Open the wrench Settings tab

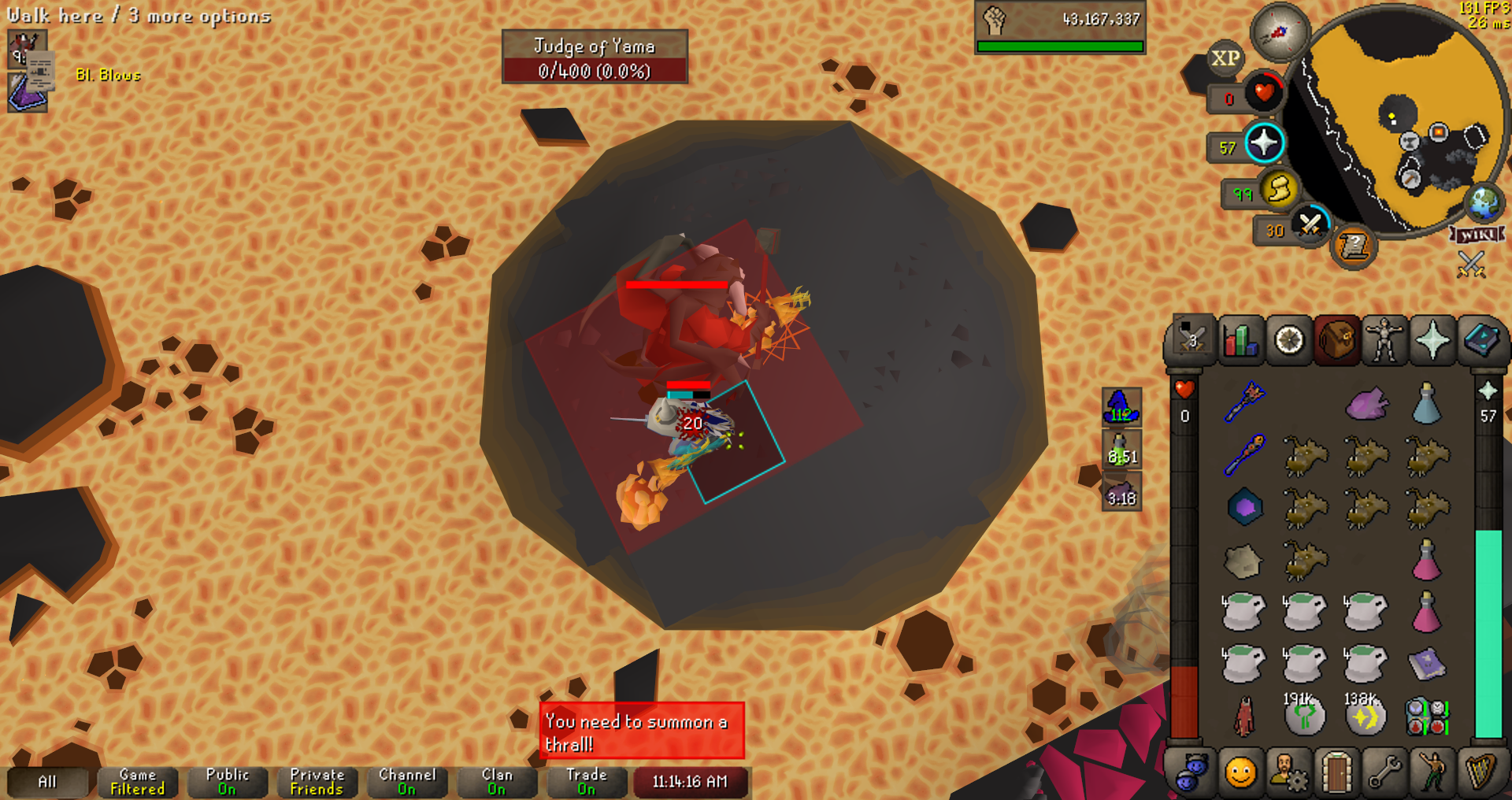tap(1384, 772)
